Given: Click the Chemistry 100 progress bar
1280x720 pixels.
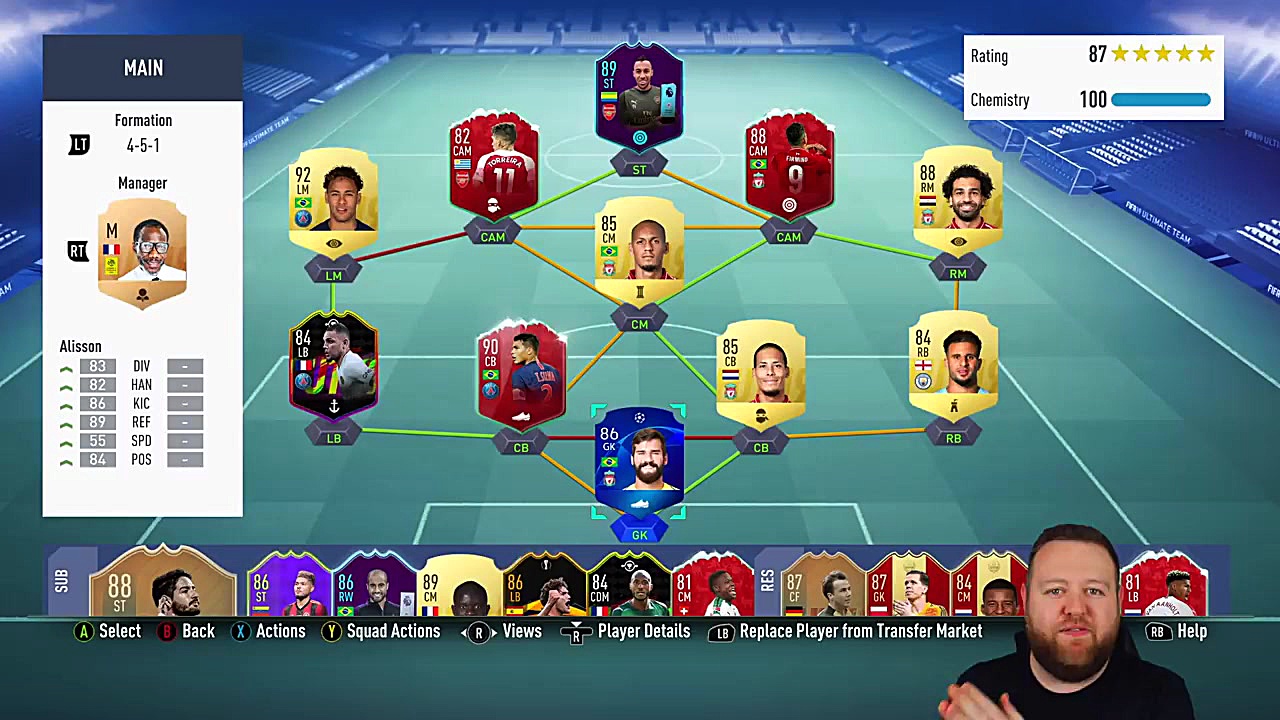Looking at the screenshot, I should tap(1160, 100).
